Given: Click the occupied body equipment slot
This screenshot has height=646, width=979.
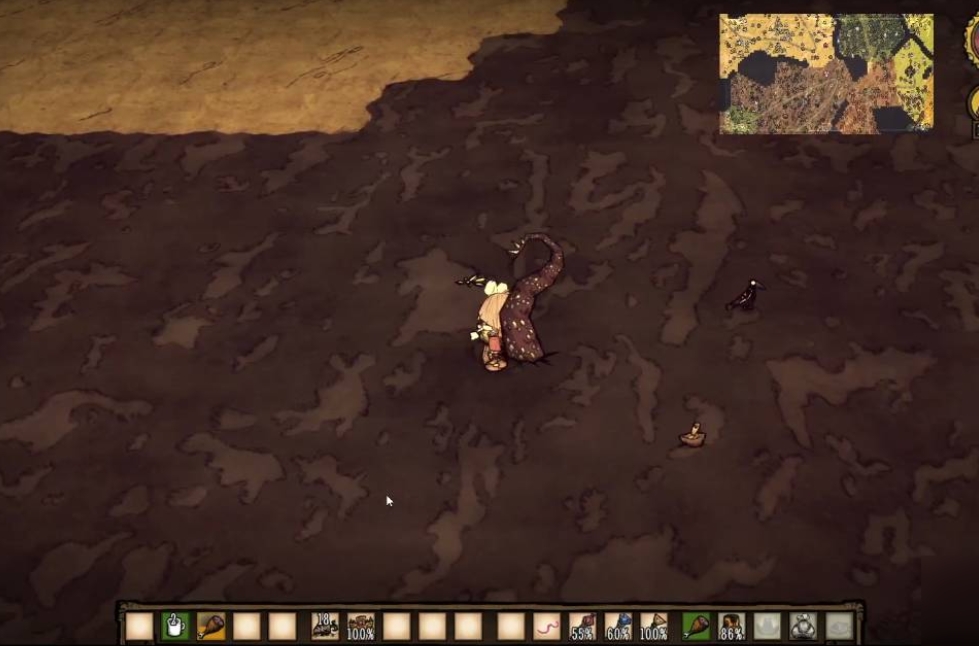Looking at the screenshot, I should (802, 626).
